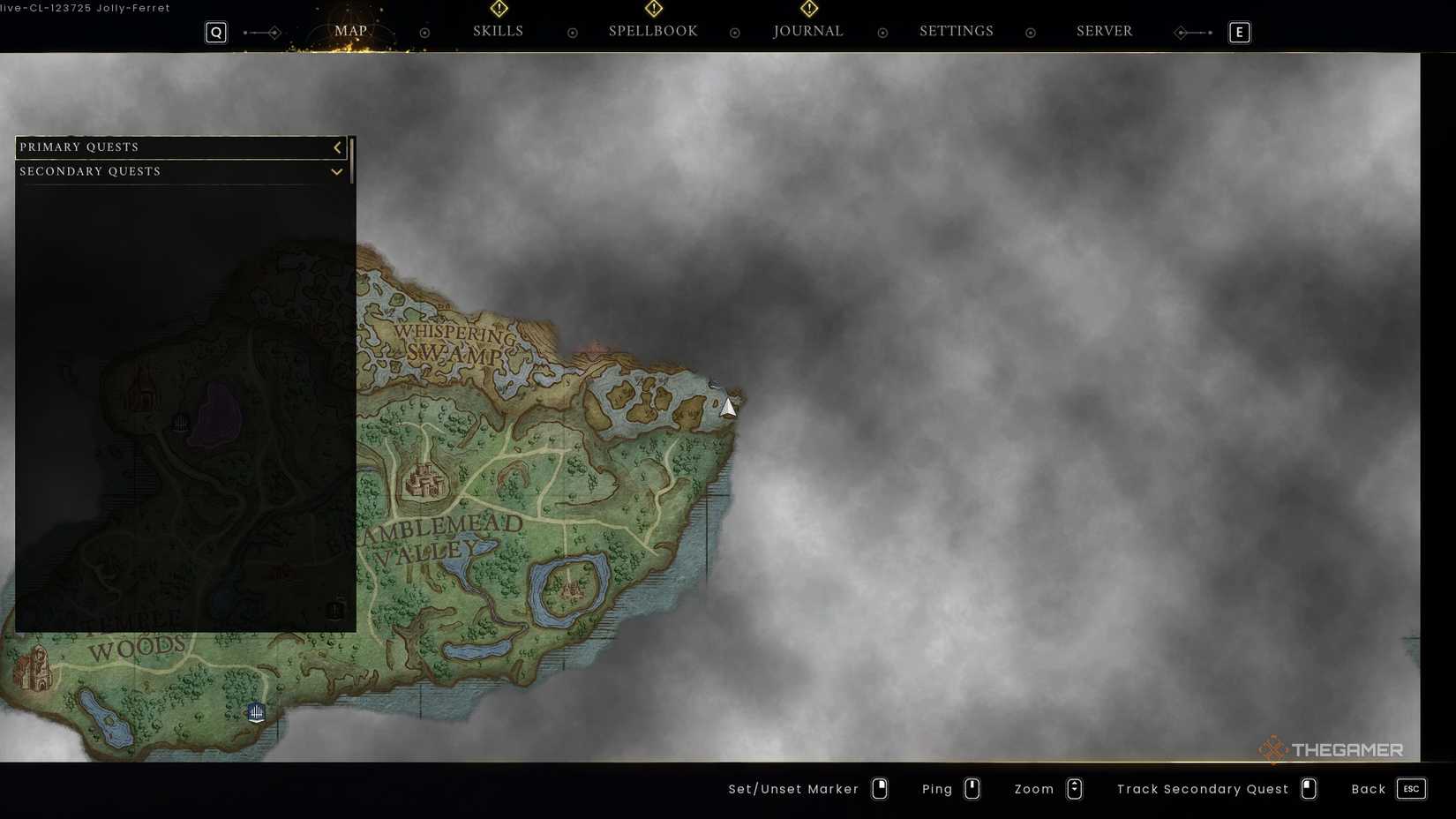Click the quest alert diamond above Spellbook
The height and width of the screenshot is (819, 1456).
(x=653, y=9)
